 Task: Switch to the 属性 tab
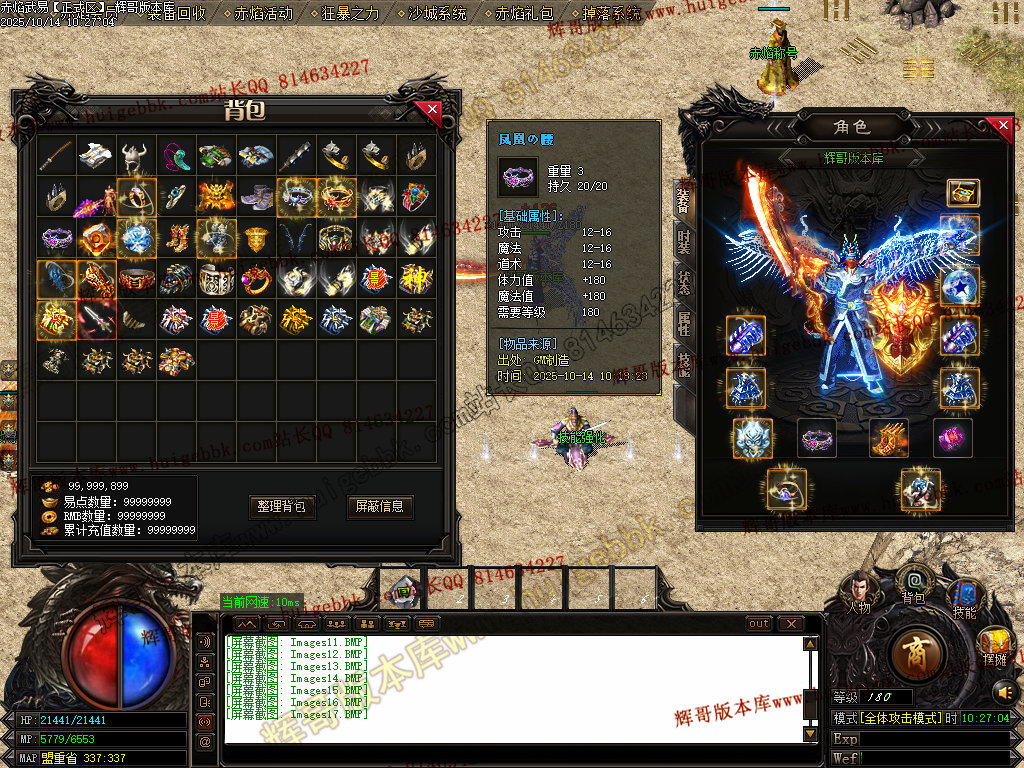[685, 323]
